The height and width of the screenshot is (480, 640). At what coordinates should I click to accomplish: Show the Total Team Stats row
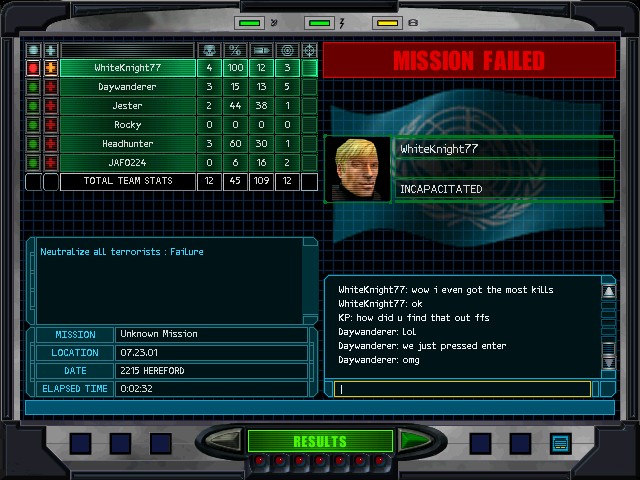pyautogui.click(x=127, y=182)
